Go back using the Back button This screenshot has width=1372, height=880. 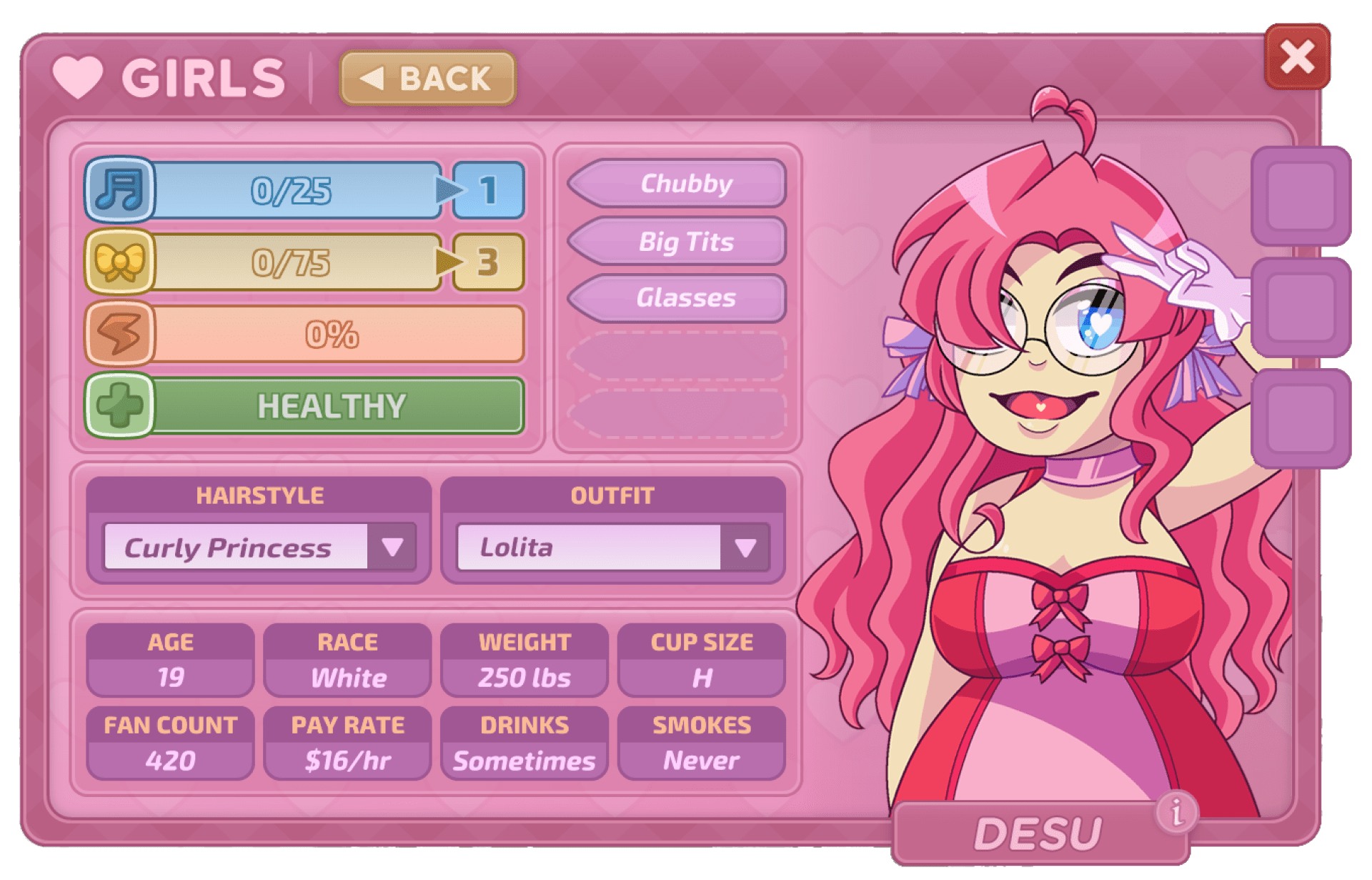click(427, 79)
